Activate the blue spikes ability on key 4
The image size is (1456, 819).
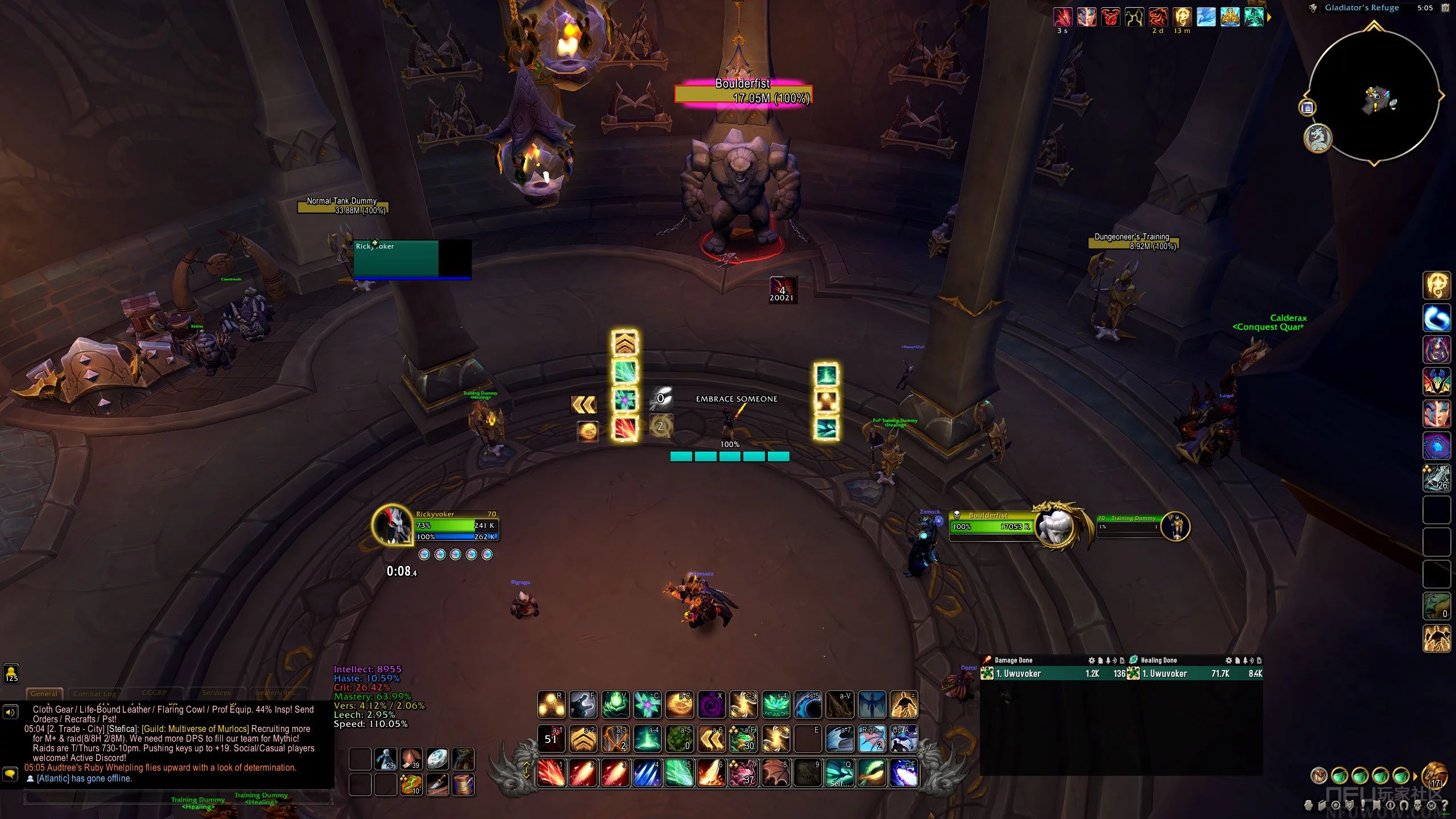(x=647, y=772)
